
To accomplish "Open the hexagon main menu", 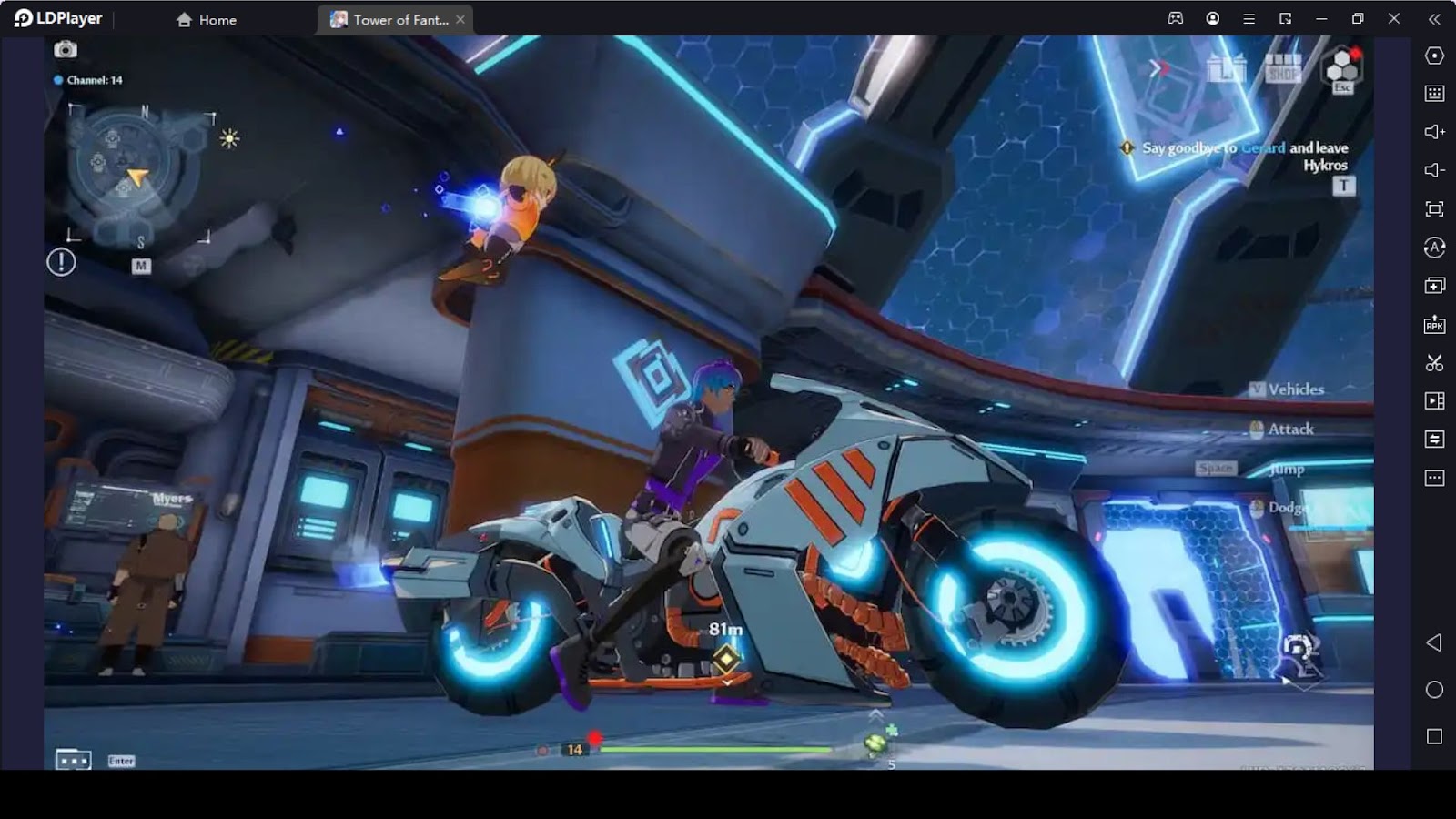I will 1342,66.
